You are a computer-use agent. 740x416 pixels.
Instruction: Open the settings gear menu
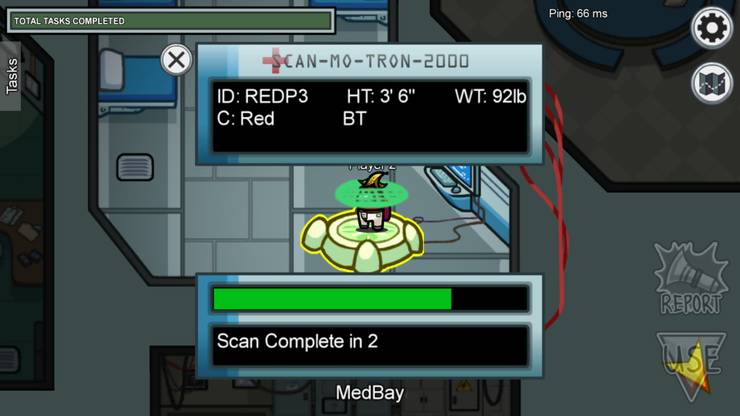(712, 27)
